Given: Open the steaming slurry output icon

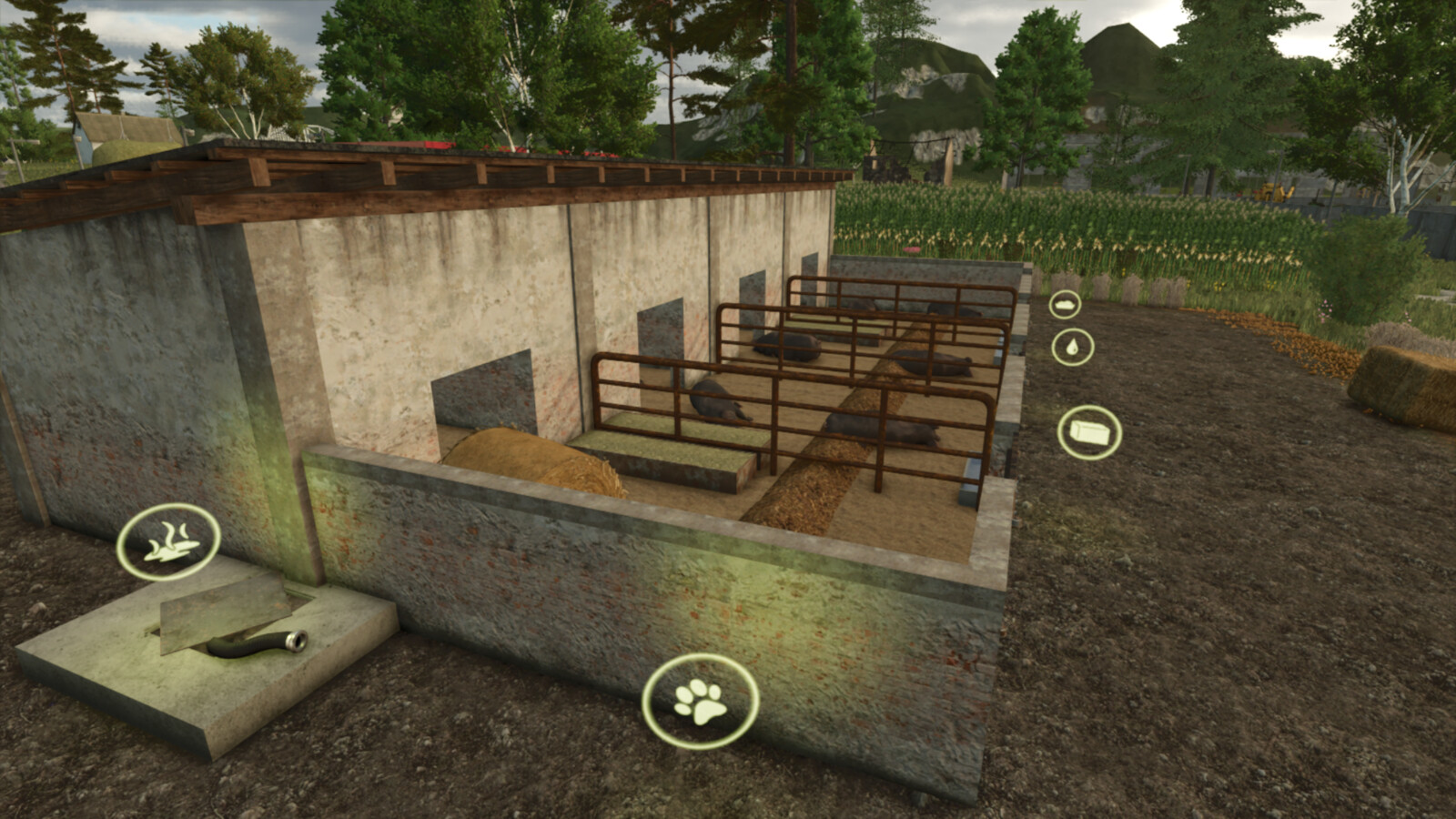Looking at the screenshot, I should click(168, 541).
